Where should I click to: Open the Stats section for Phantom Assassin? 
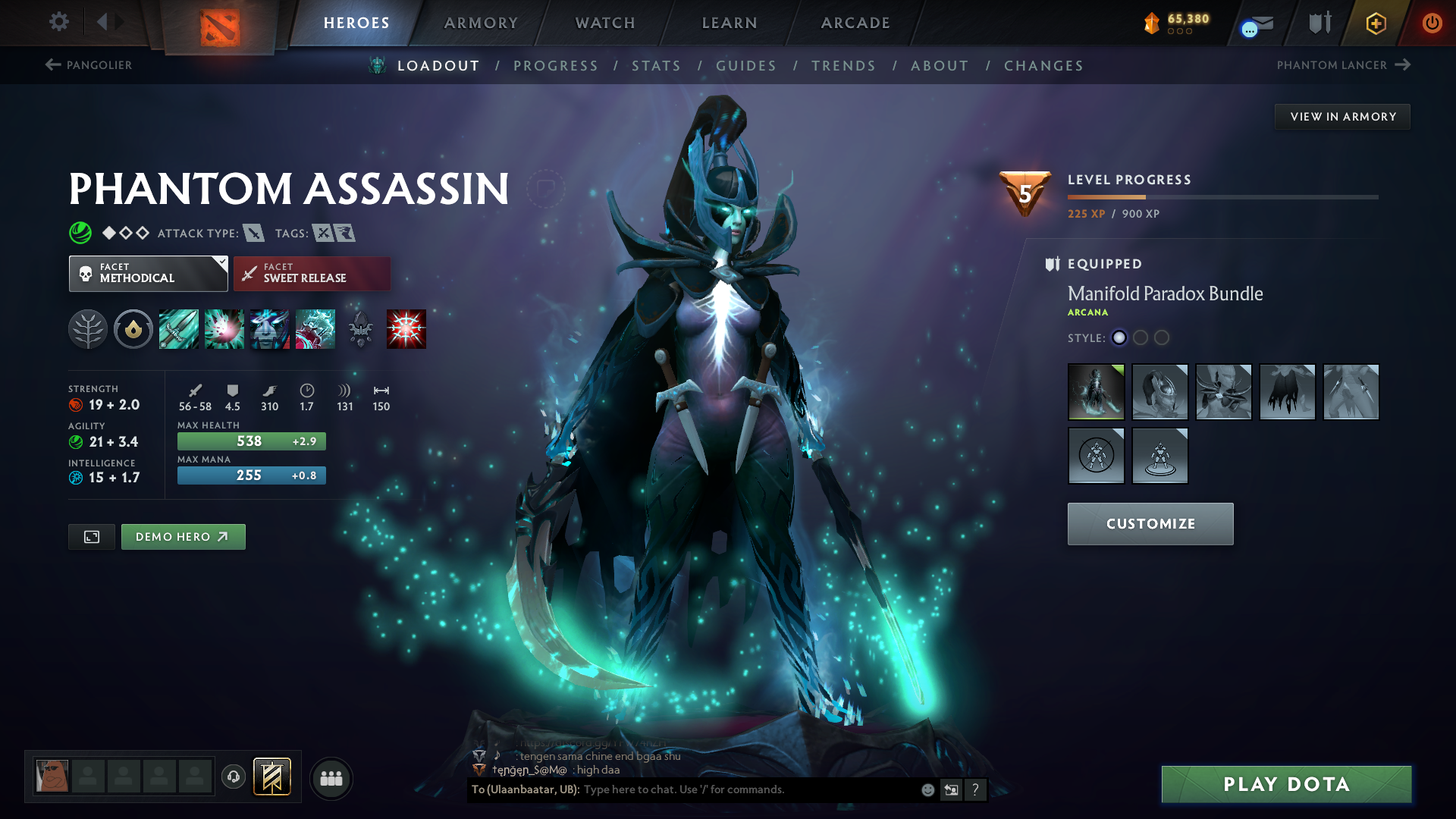tap(657, 65)
